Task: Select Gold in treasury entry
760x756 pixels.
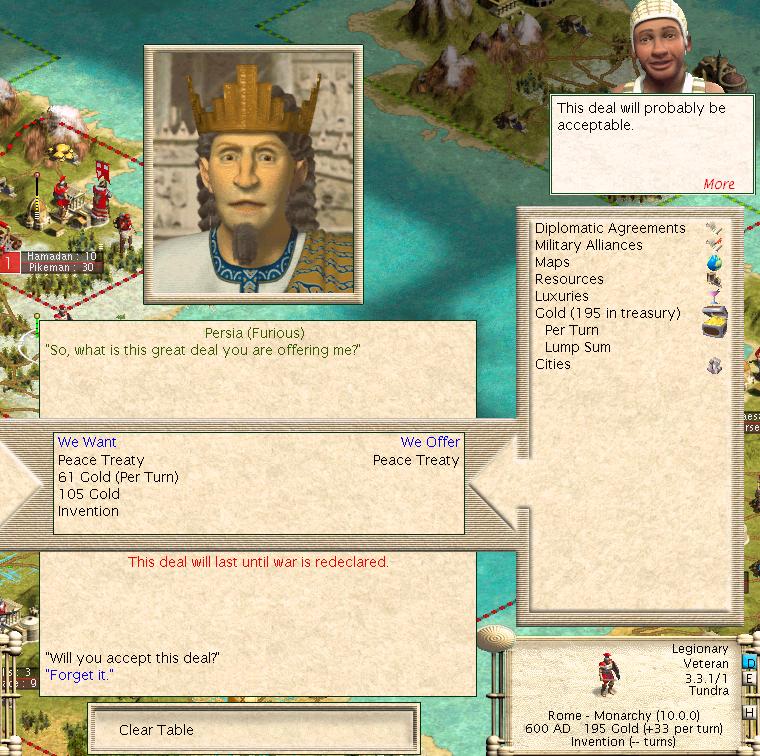Action: click(607, 313)
